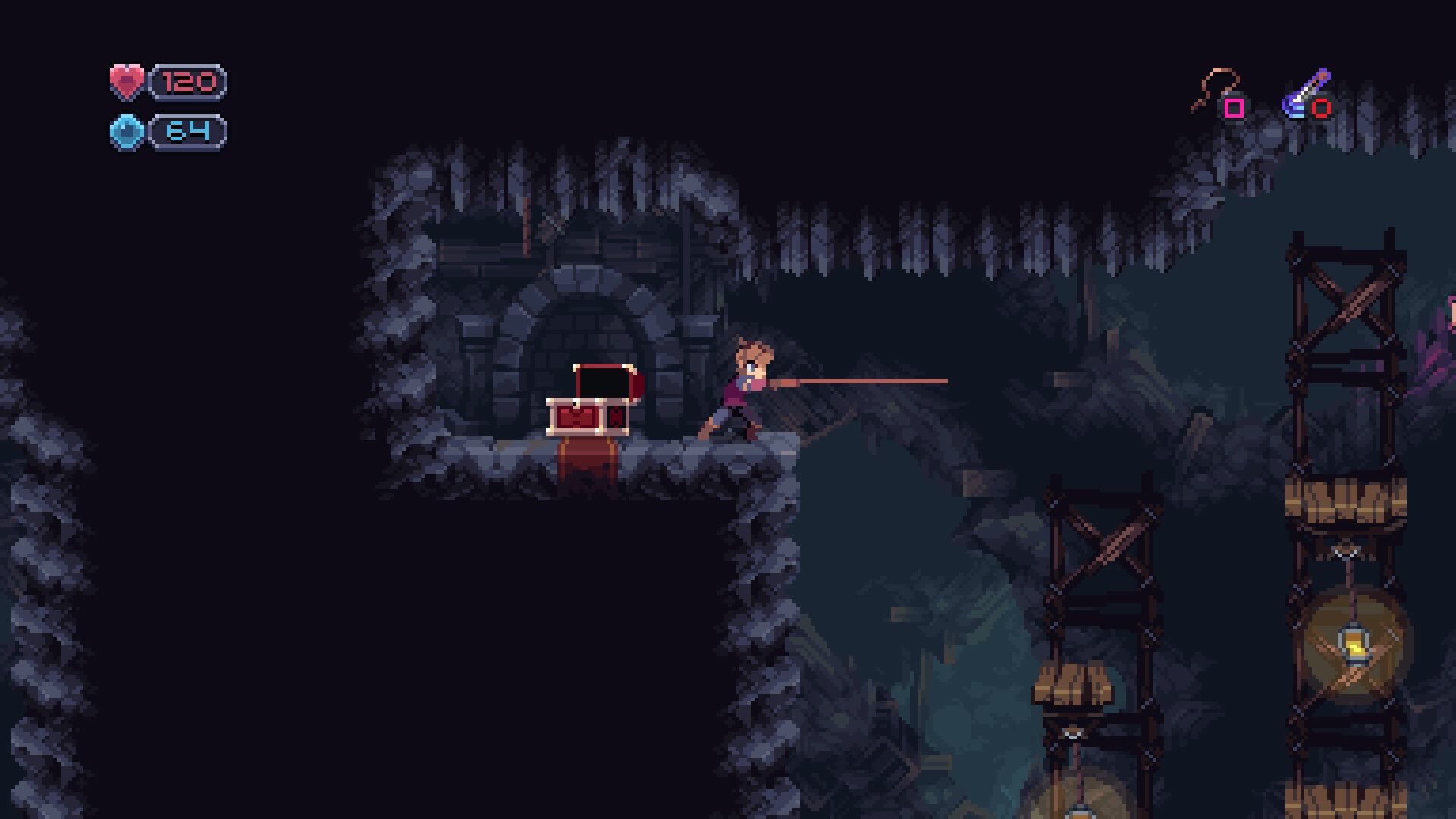Expand the mana counter showing 64

coord(190,129)
